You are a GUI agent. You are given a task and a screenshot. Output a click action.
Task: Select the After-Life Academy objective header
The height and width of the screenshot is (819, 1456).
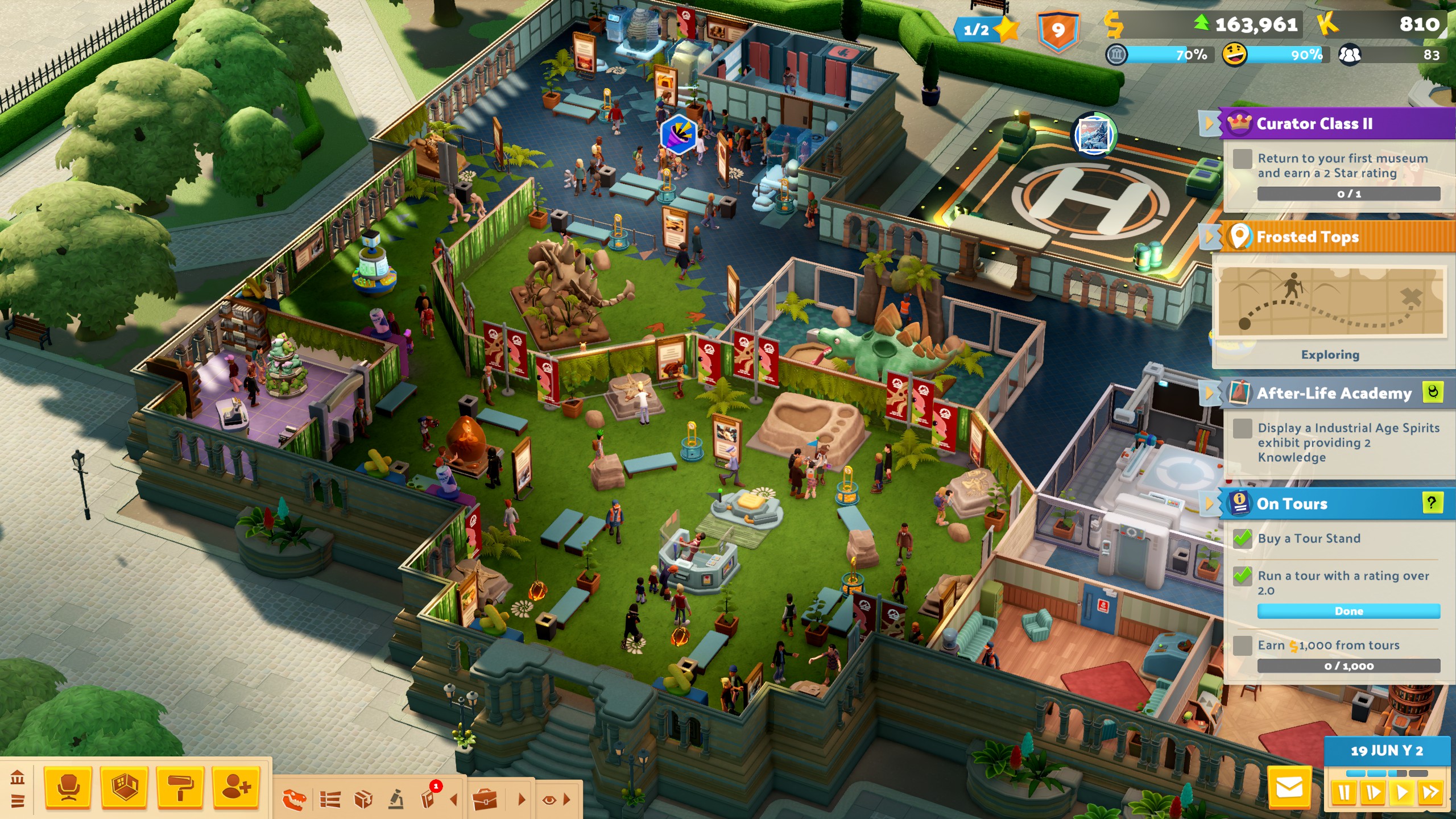point(1333,393)
